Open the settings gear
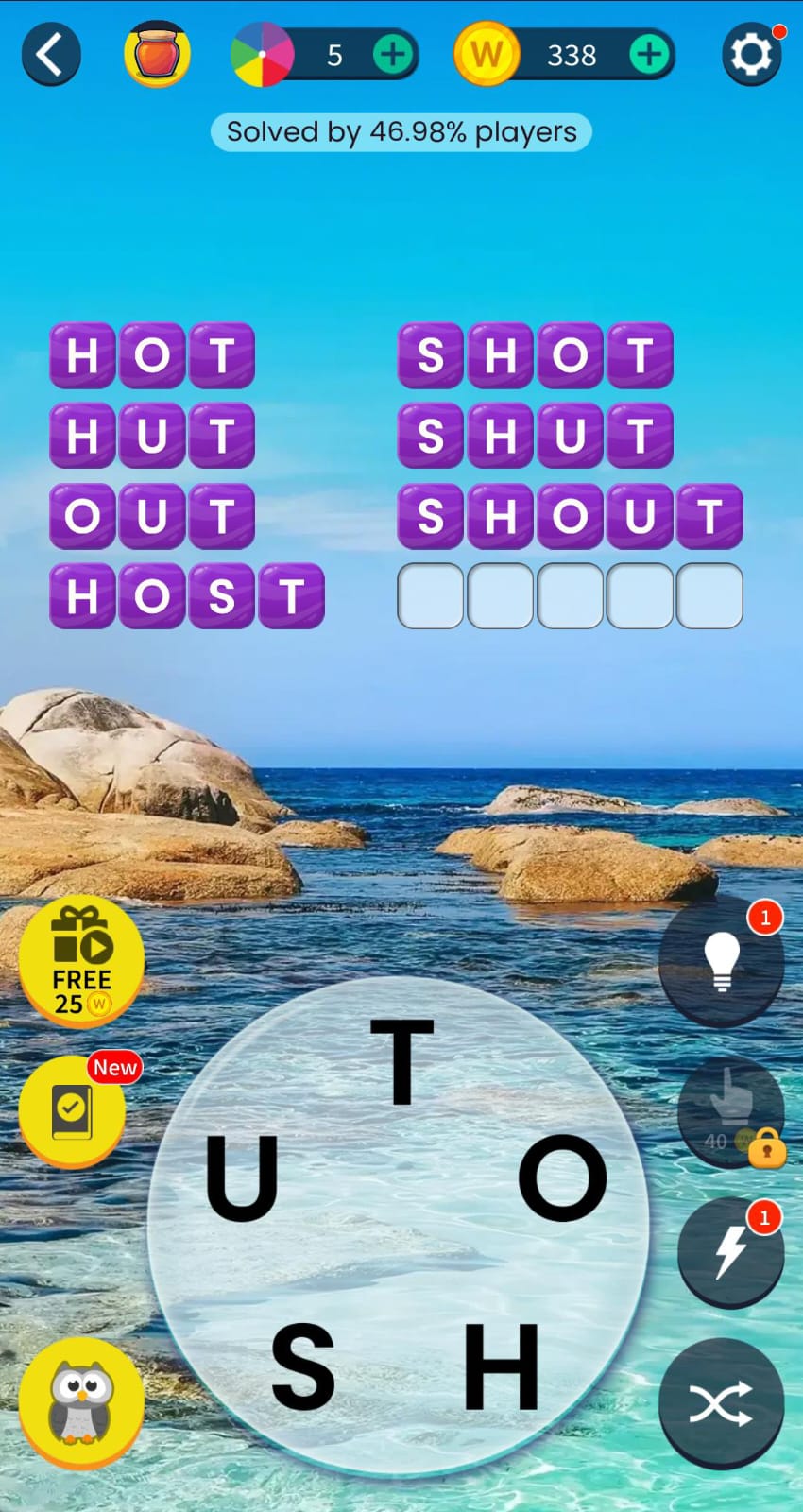803x1512 pixels. click(x=752, y=55)
